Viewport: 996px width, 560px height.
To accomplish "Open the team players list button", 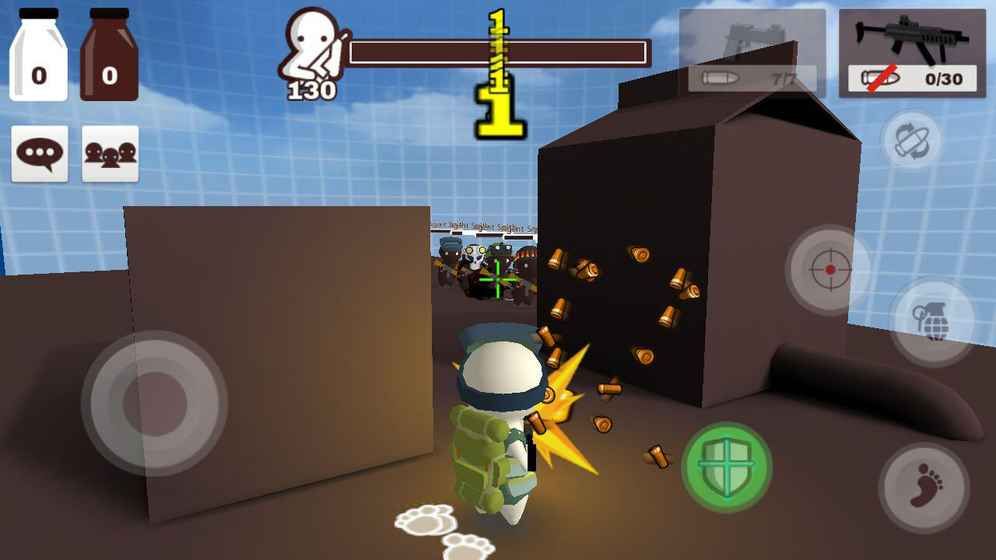I will [x=110, y=154].
